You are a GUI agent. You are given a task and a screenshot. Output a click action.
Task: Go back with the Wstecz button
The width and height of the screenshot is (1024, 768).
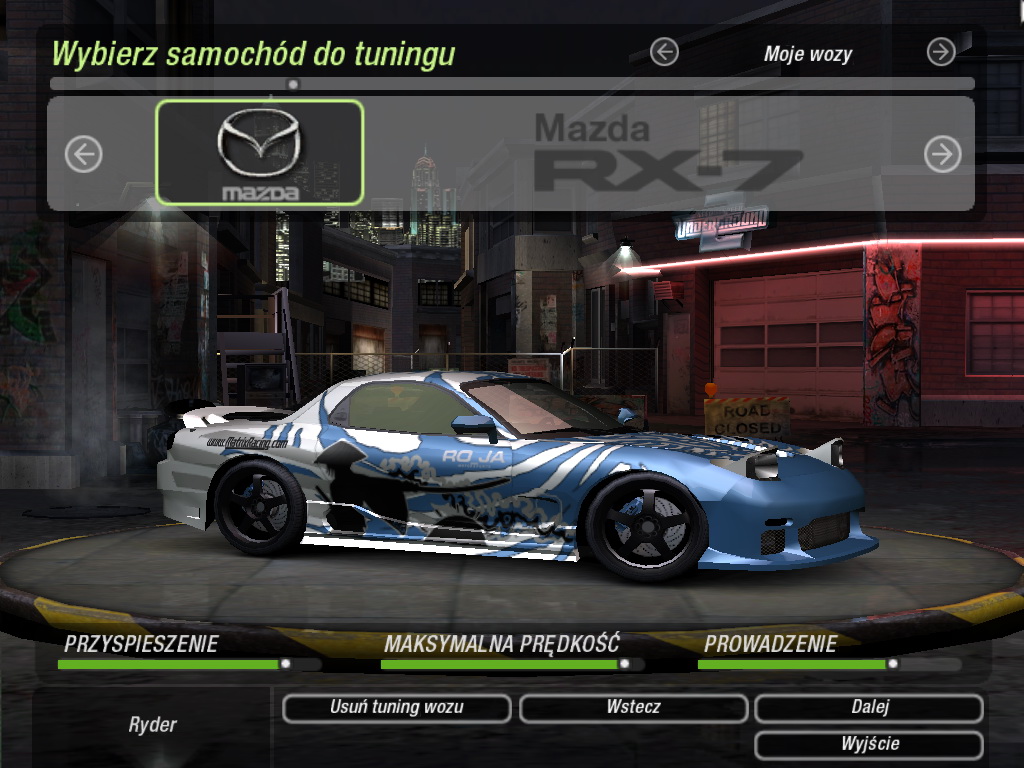[x=633, y=708]
